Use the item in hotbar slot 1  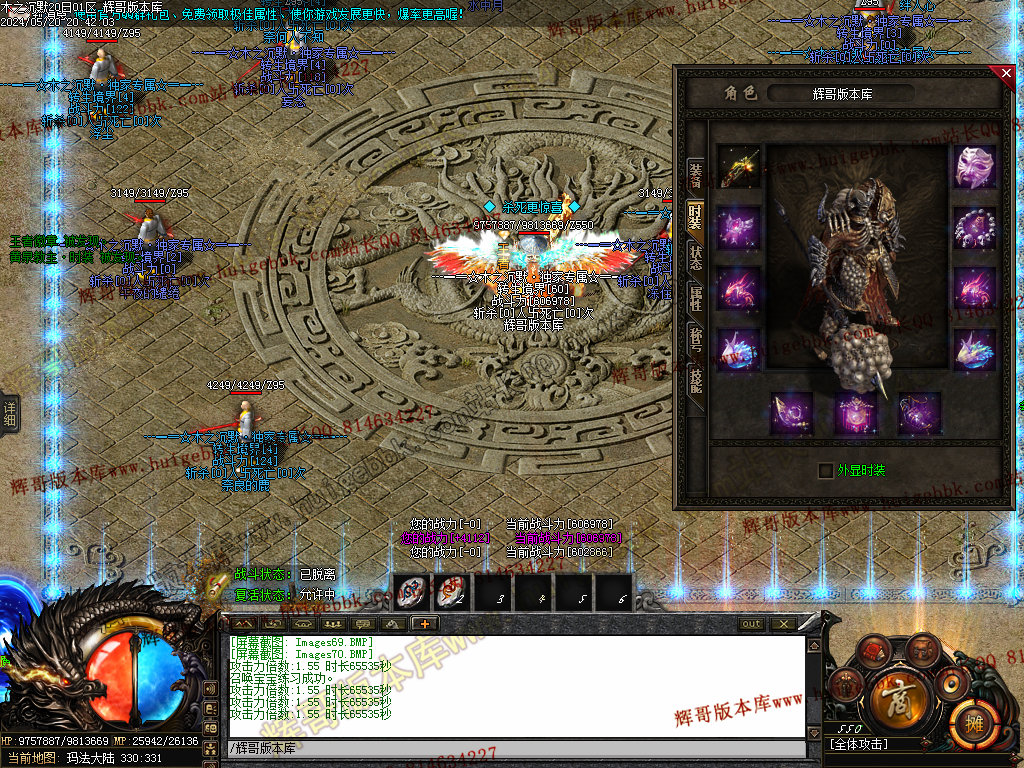413,592
